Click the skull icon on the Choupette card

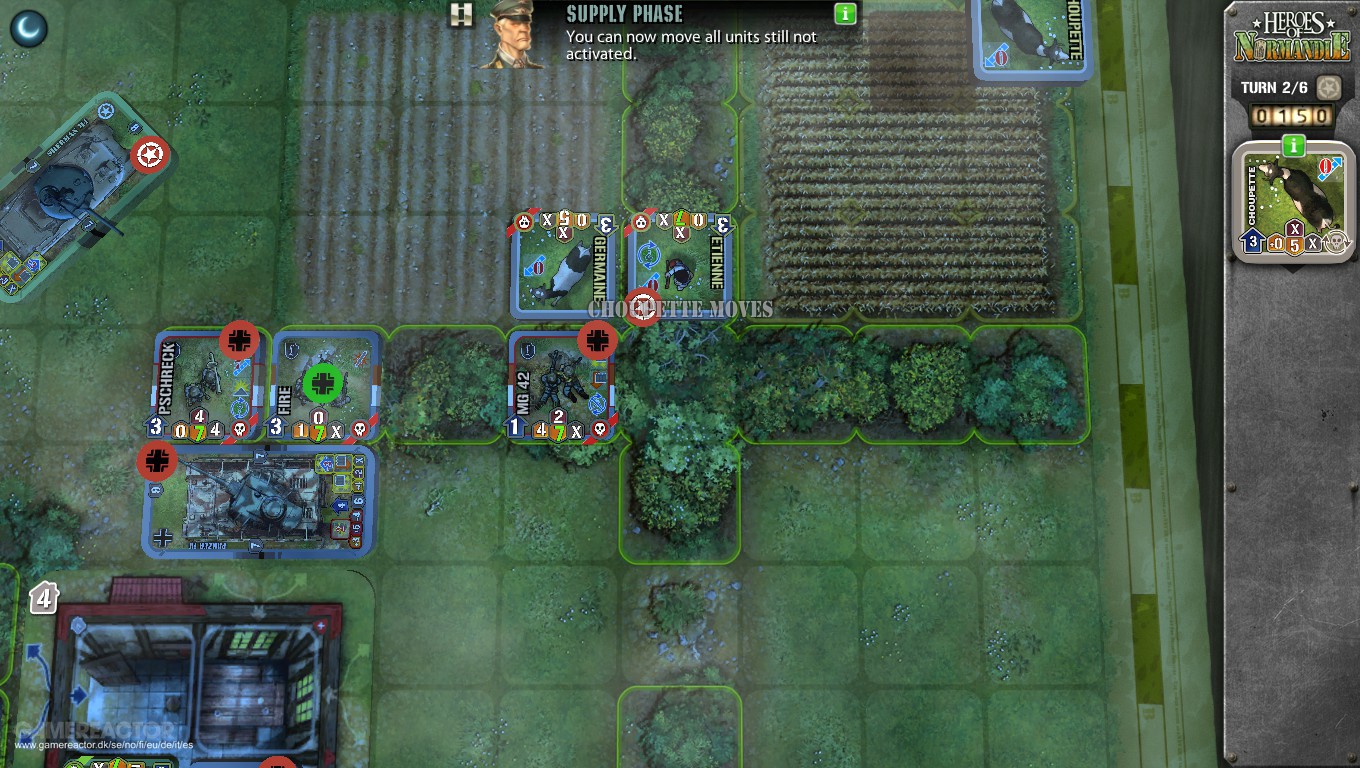(x=1336, y=242)
